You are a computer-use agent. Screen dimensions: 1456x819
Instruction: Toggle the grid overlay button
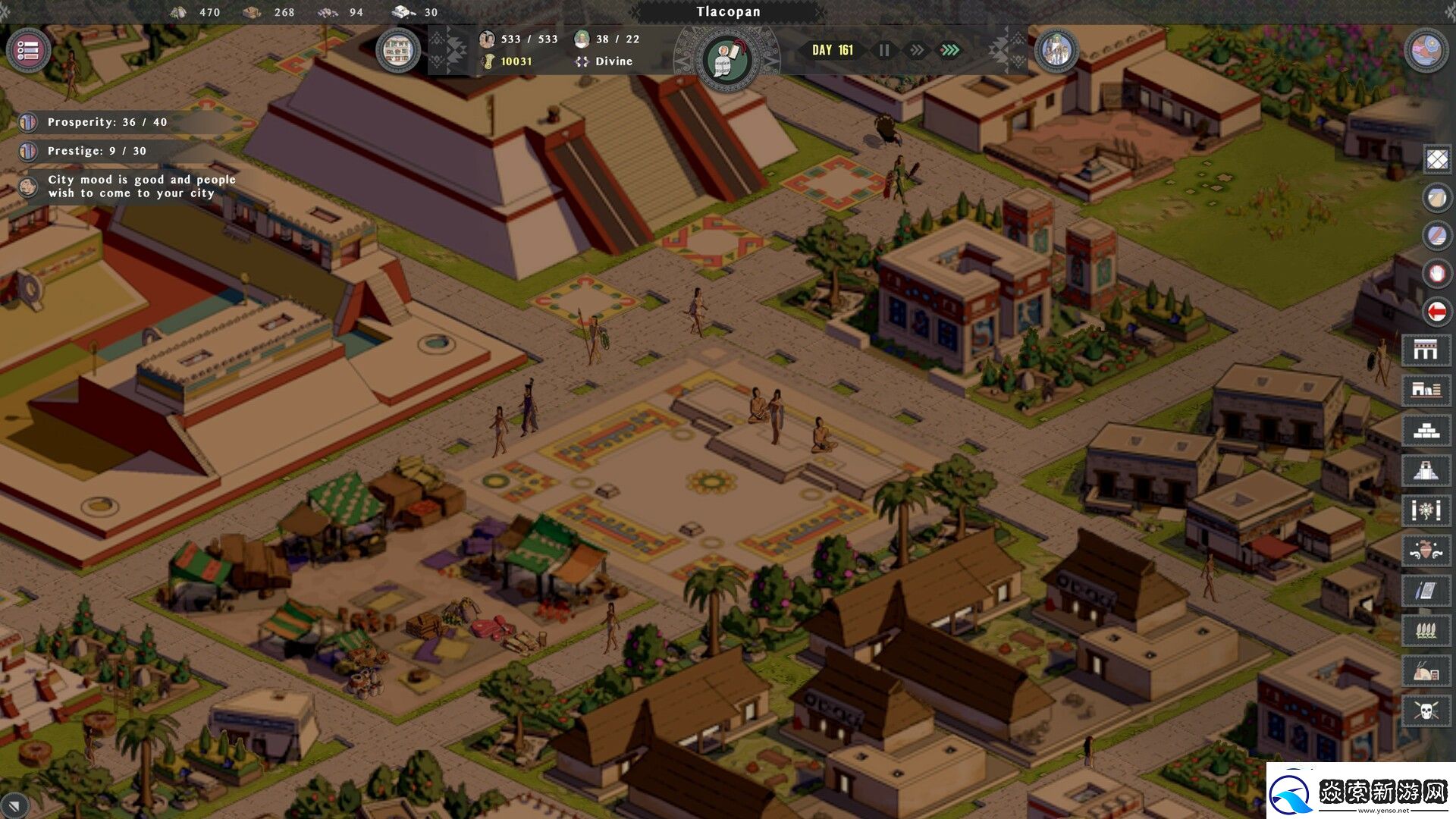[1437, 159]
